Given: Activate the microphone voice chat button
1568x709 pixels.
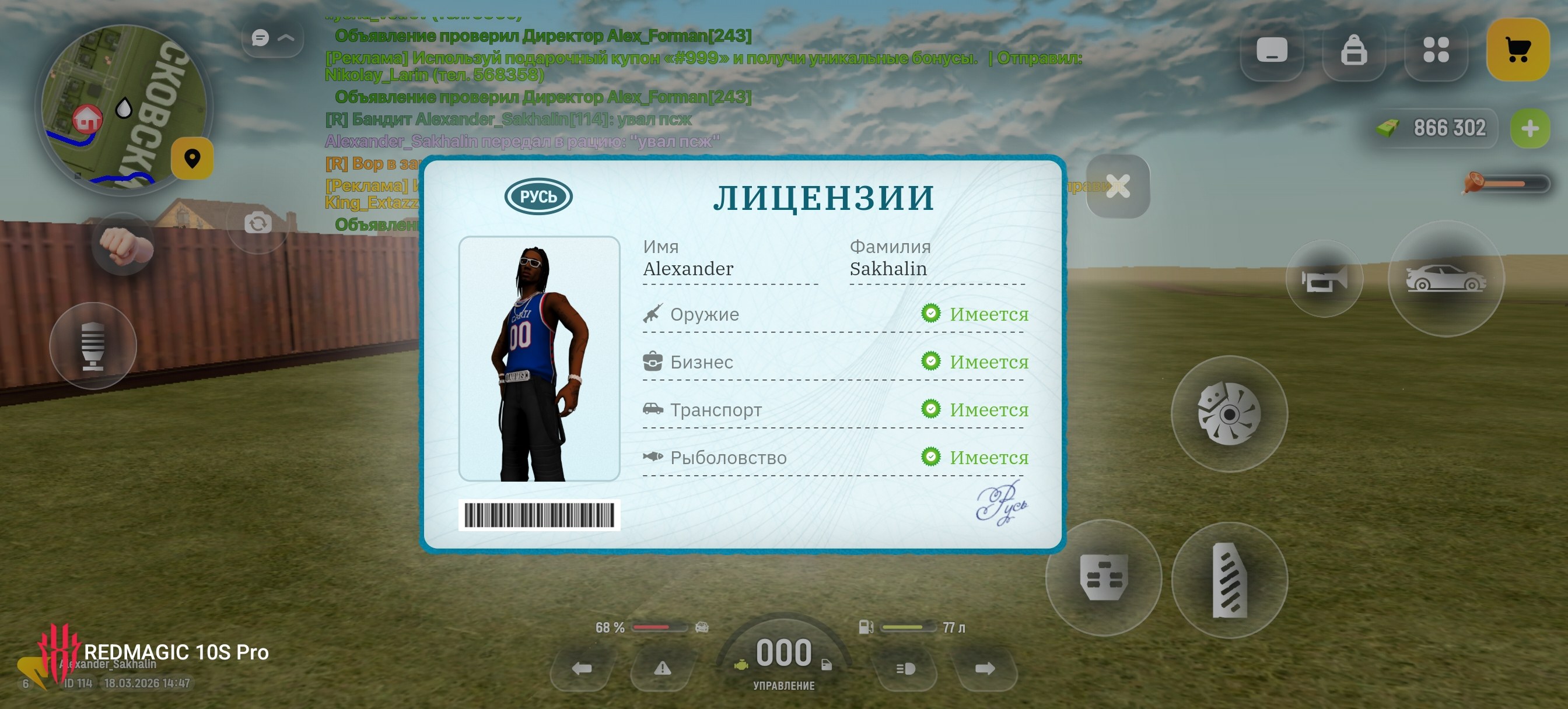Looking at the screenshot, I should (x=93, y=346).
